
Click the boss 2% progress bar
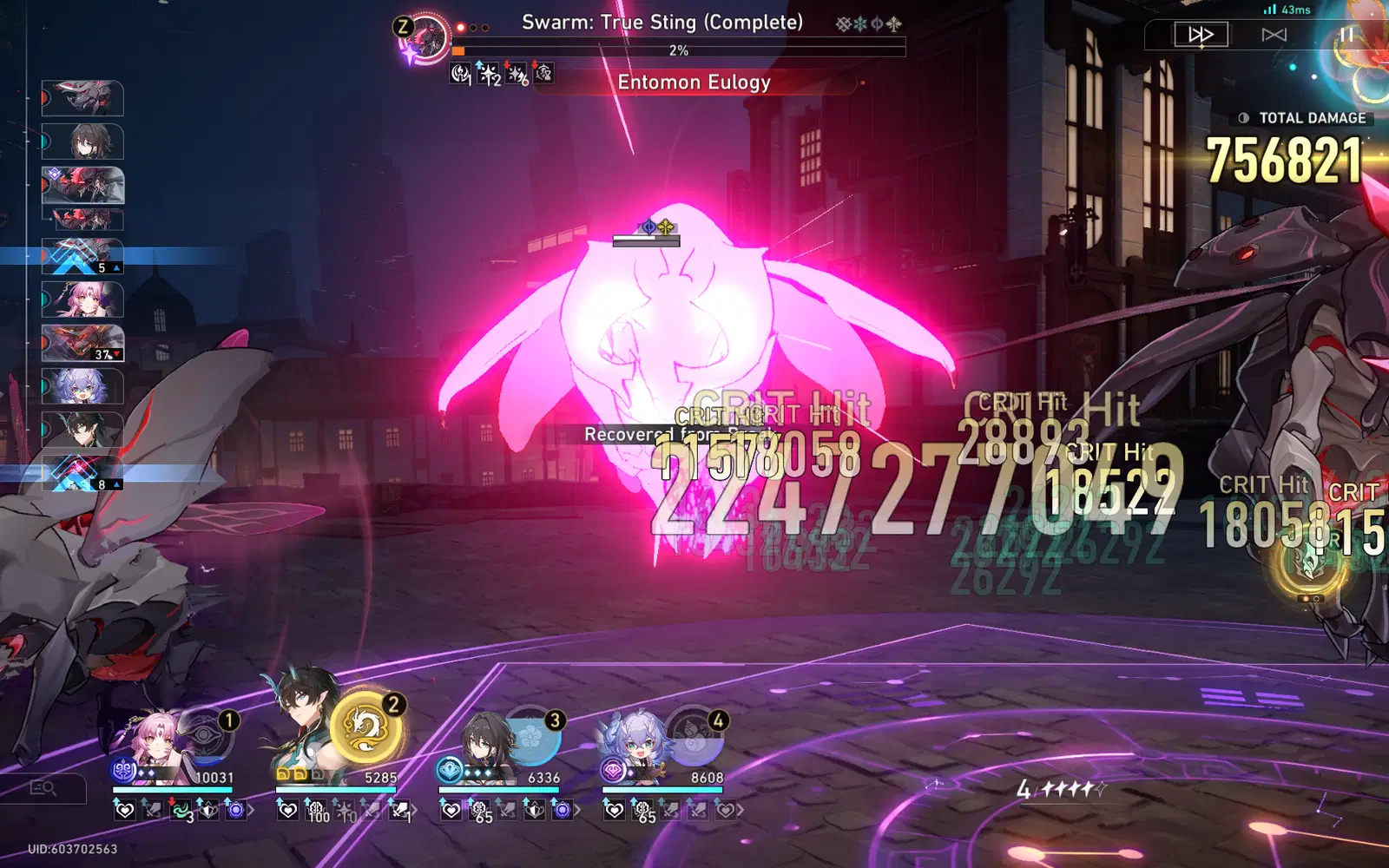pos(679,49)
